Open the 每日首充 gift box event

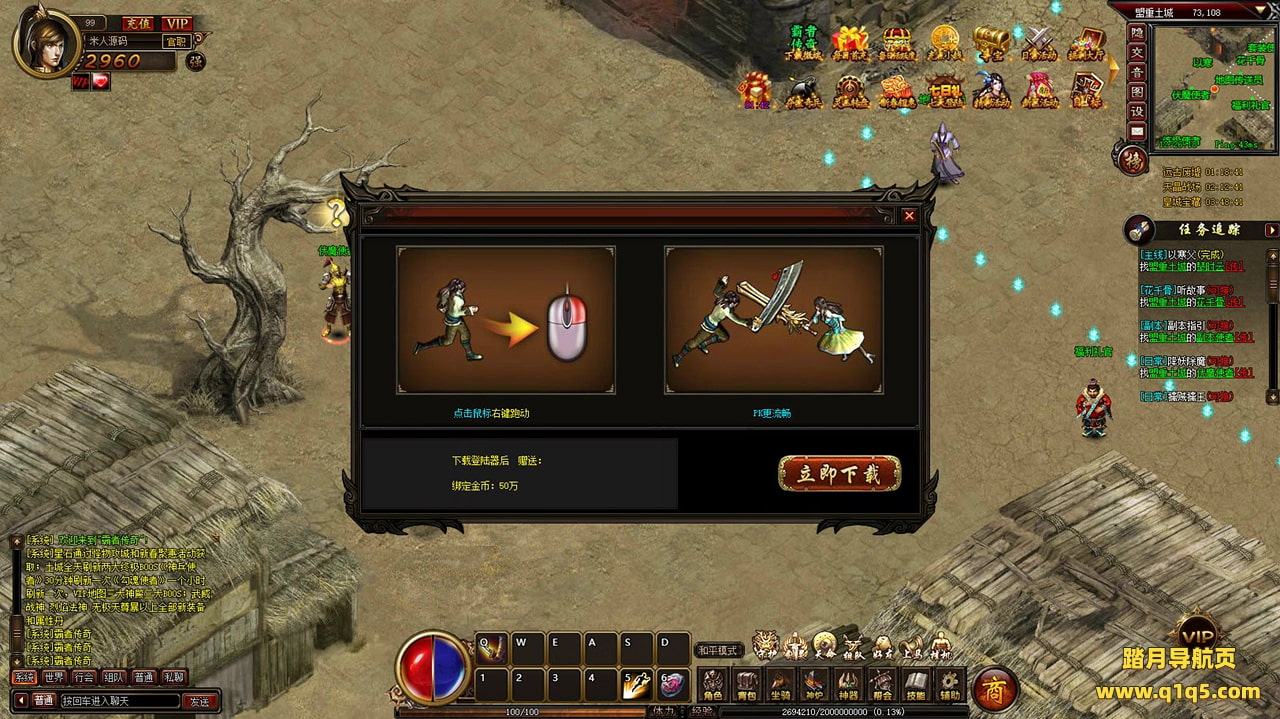[x=849, y=45]
